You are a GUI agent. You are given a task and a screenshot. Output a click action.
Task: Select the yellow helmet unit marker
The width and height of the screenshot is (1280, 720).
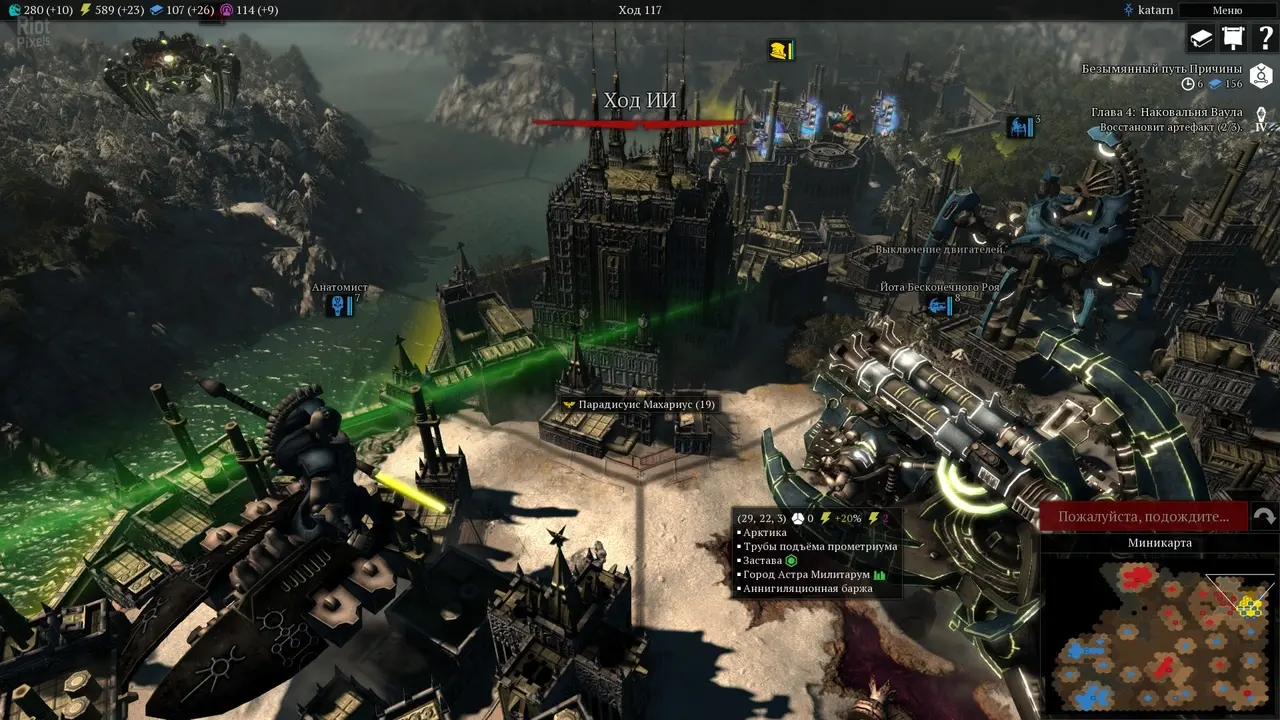click(x=780, y=50)
